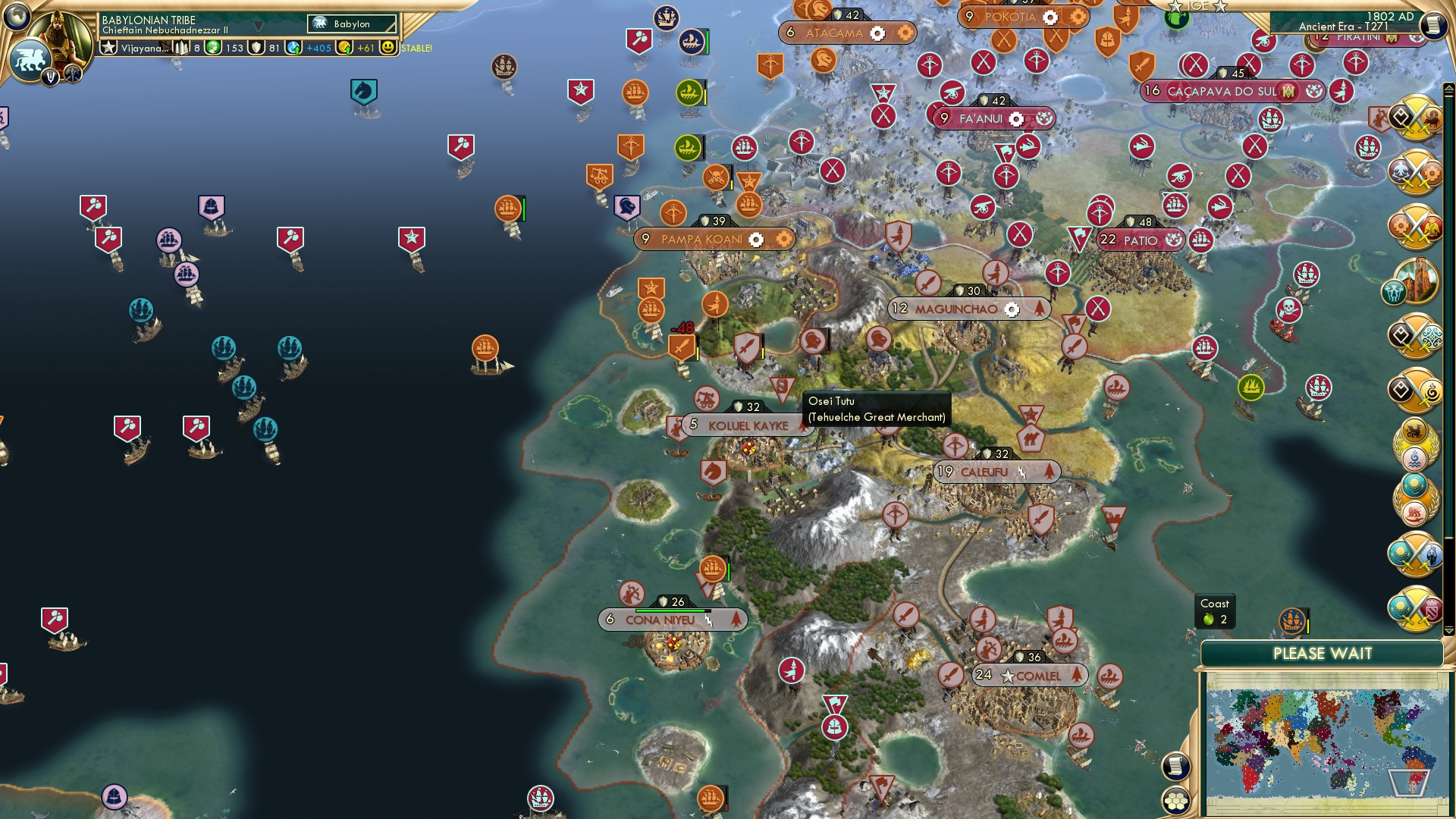Screen dimensions: 1456x819
Task: Open the Babylon civilization dropdown
Action: click(x=353, y=24)
